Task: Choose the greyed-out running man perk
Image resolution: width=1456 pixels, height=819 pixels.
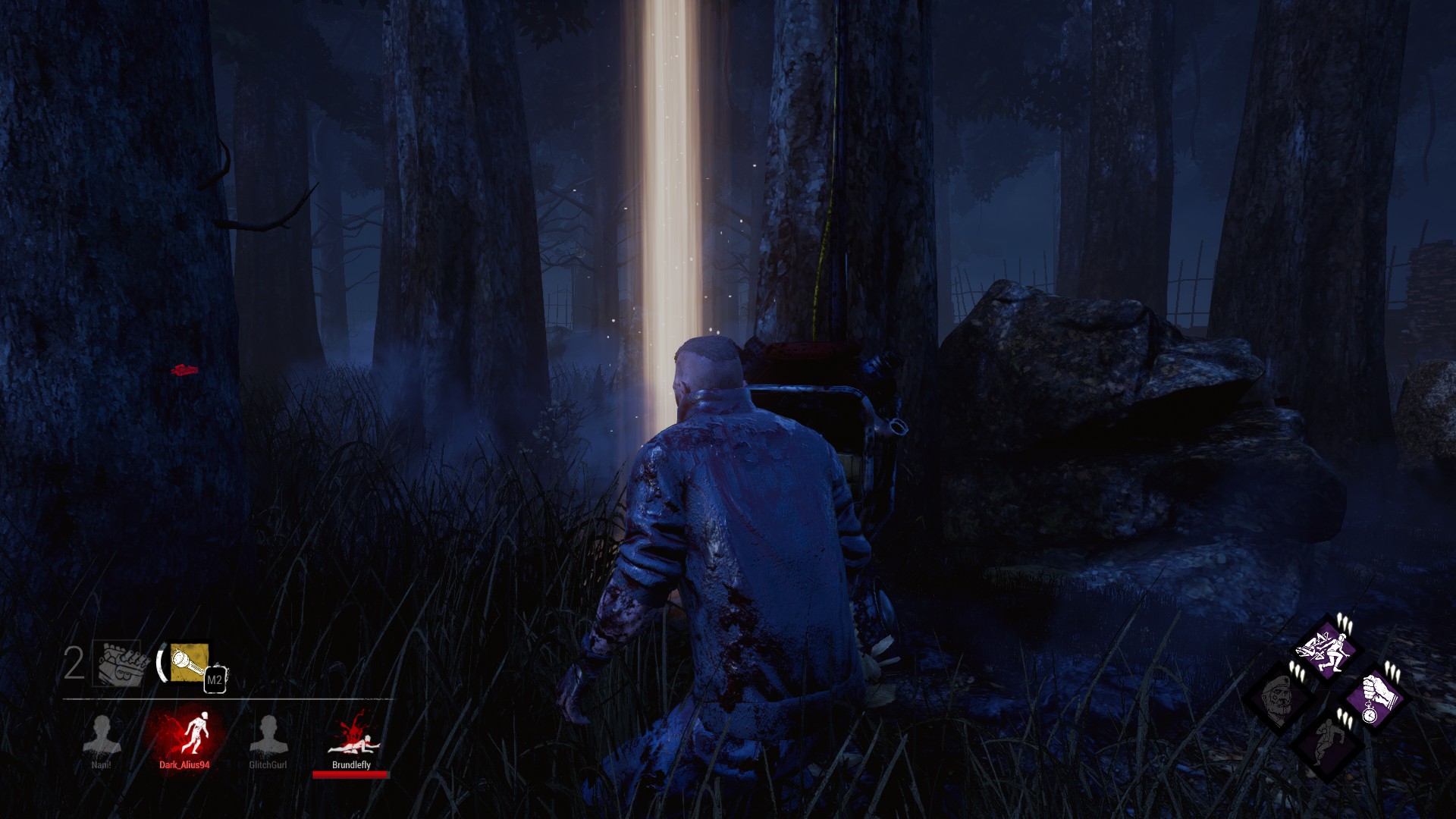Action: 1326,743
